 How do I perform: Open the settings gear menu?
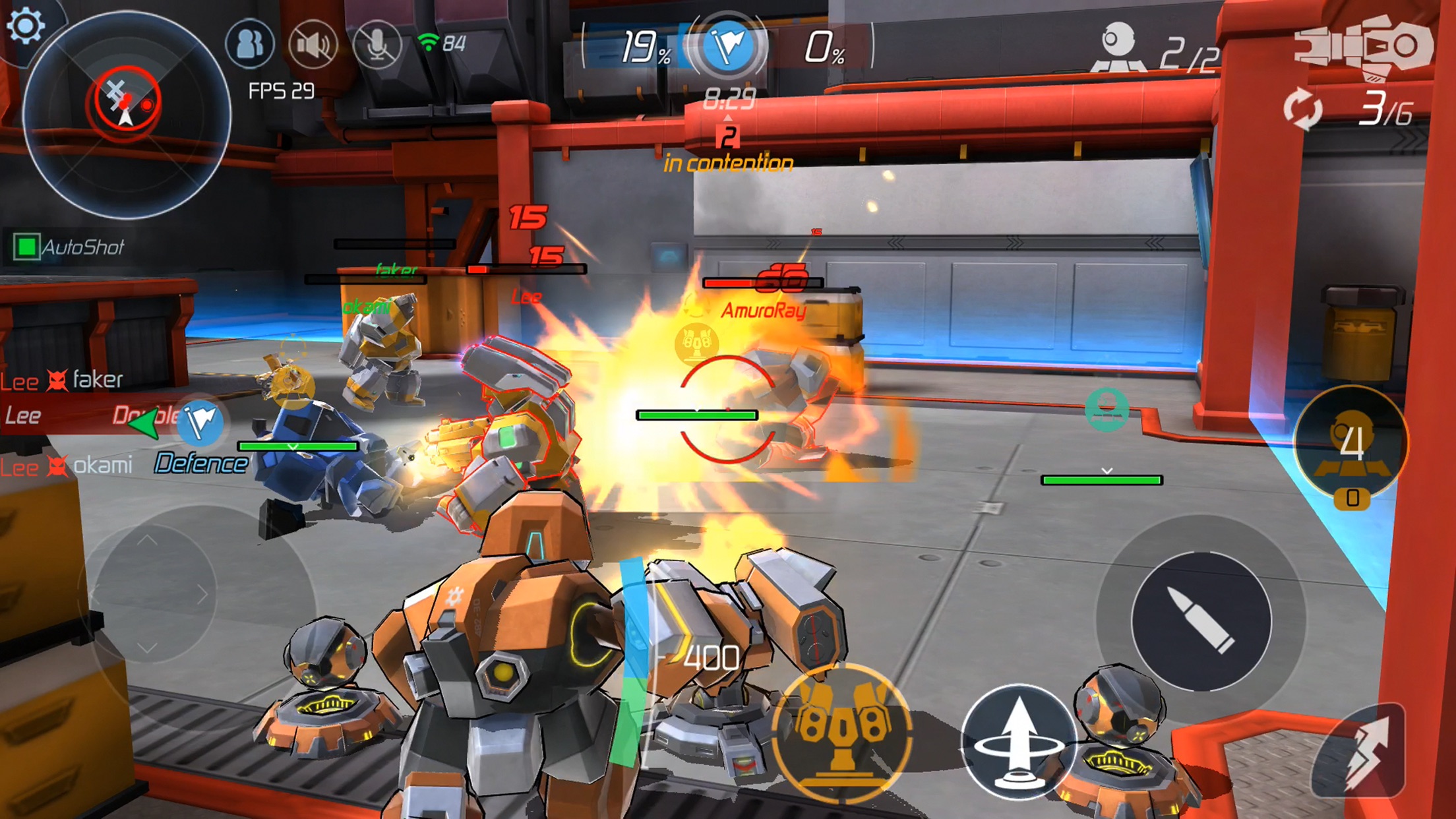(24, 26)
